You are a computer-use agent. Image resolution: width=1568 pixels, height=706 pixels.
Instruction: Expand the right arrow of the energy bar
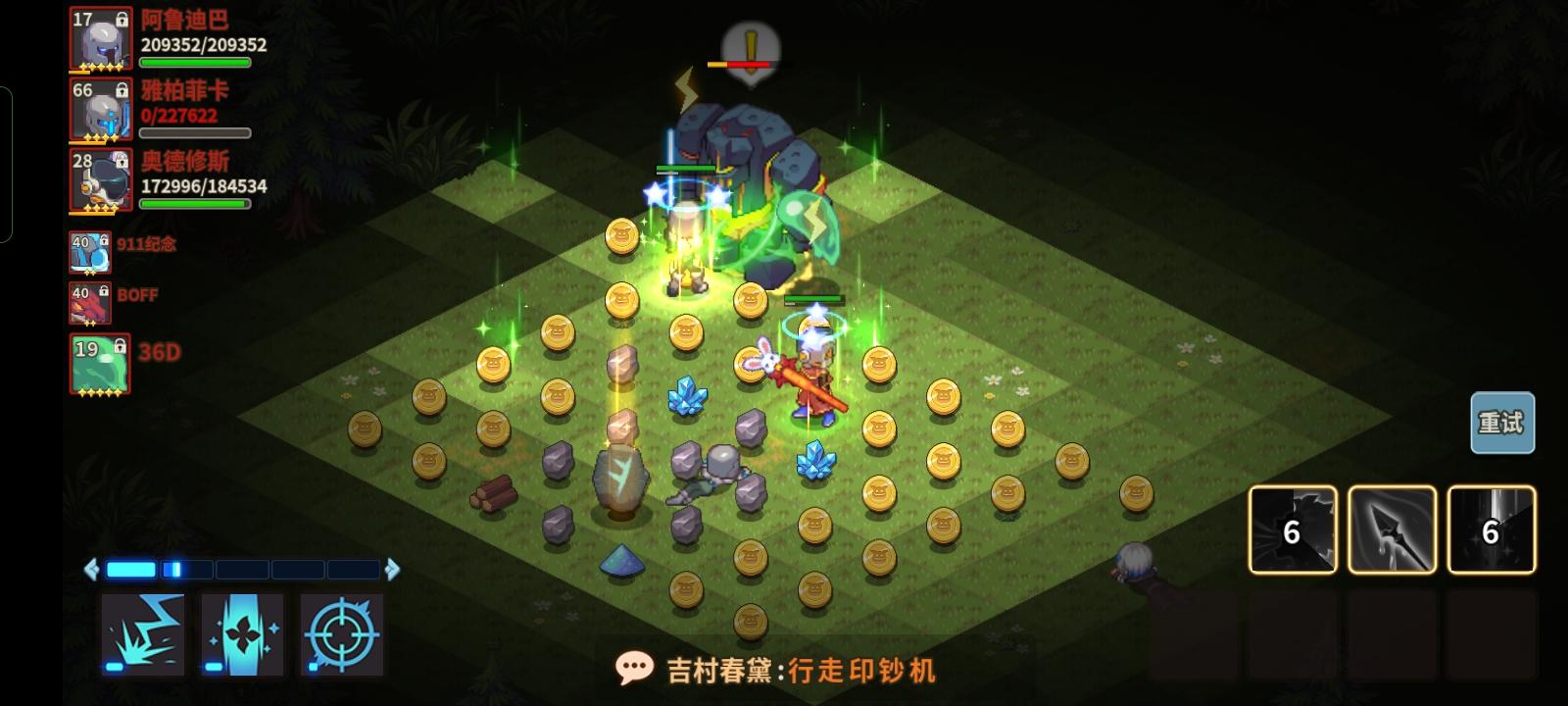pos(395,567)
